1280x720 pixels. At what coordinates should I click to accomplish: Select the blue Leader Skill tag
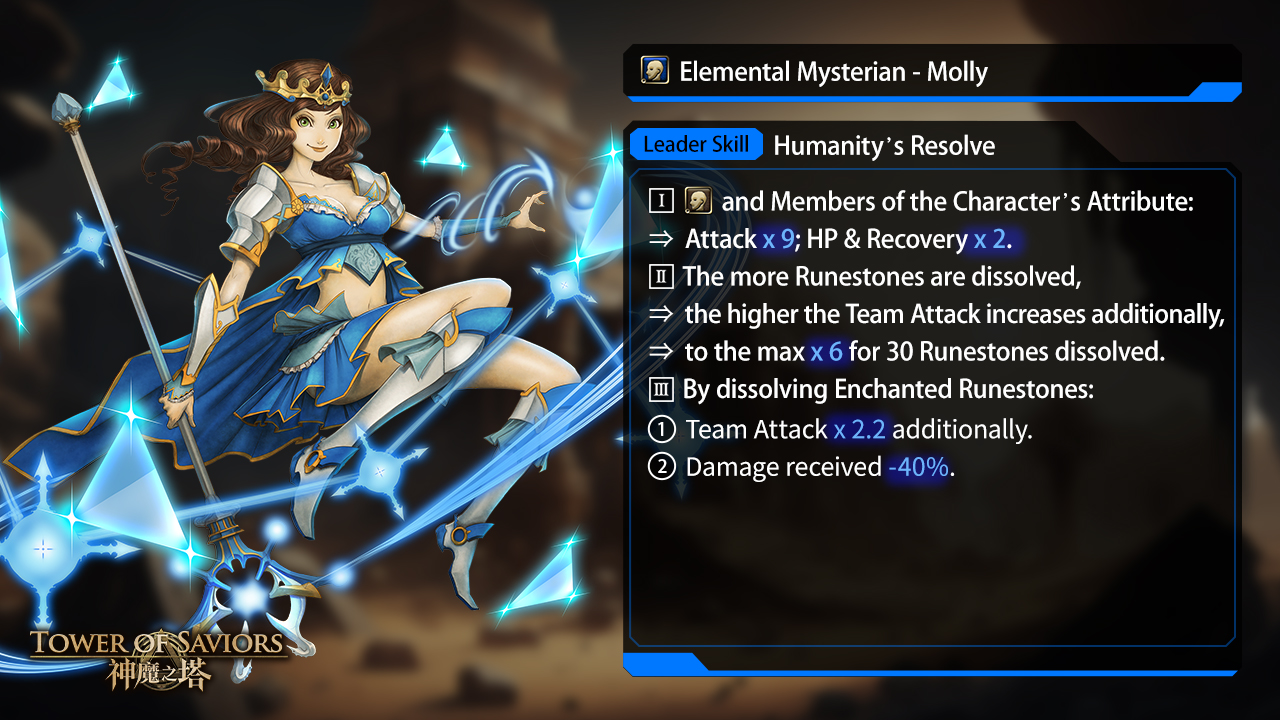(696, 144)
